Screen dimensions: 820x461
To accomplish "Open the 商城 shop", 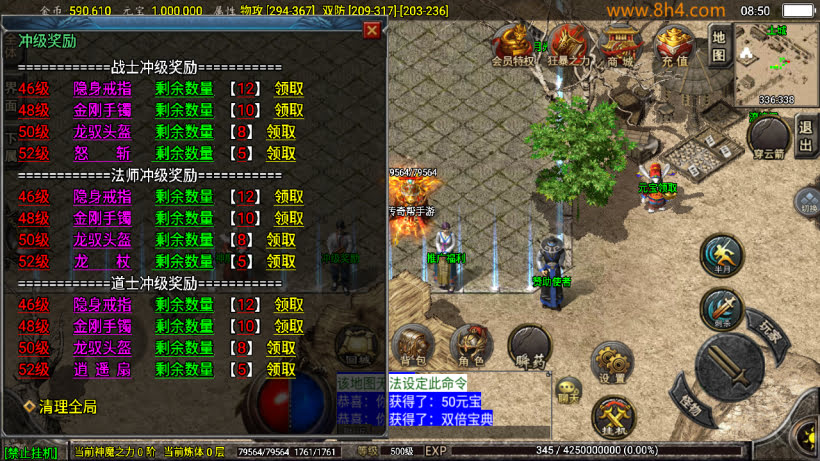I will (621, 45).
